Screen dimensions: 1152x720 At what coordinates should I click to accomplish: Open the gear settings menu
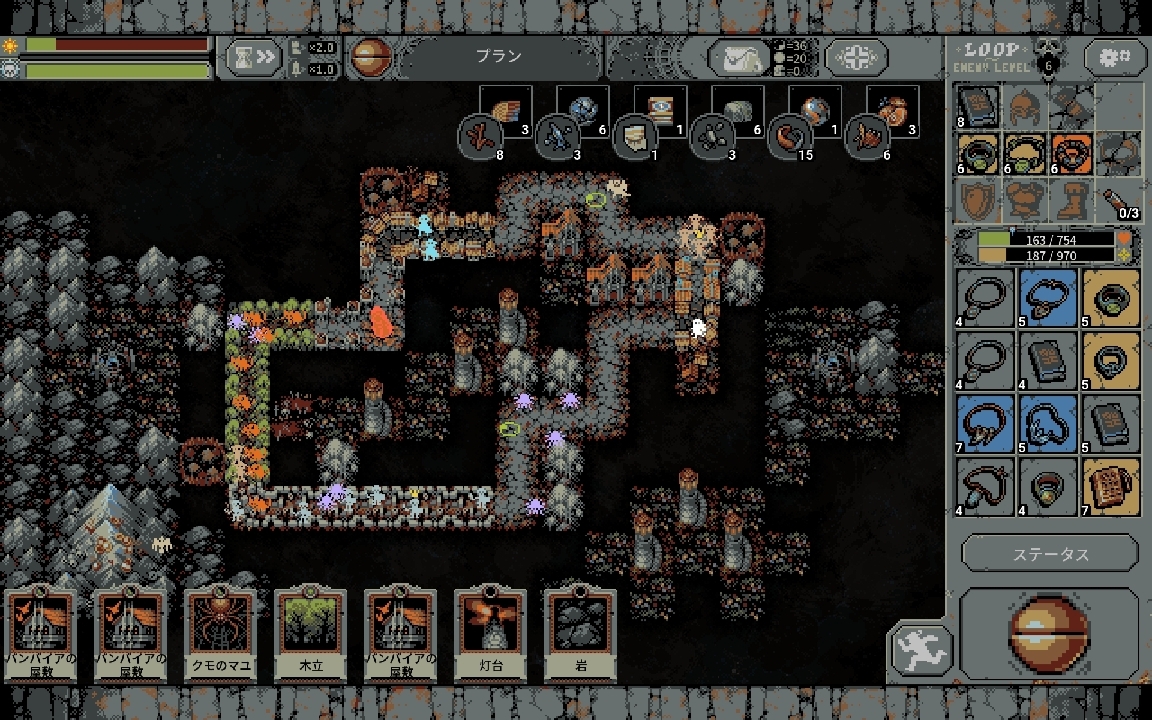1115,57
